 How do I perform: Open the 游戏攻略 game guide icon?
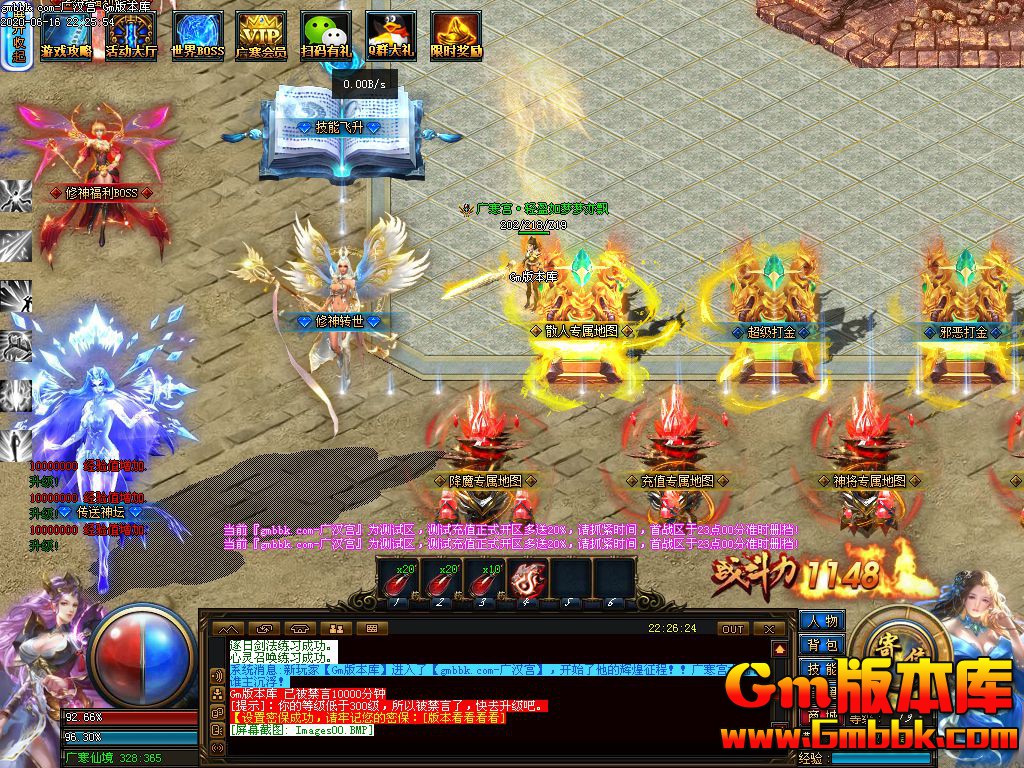point(67,36)
